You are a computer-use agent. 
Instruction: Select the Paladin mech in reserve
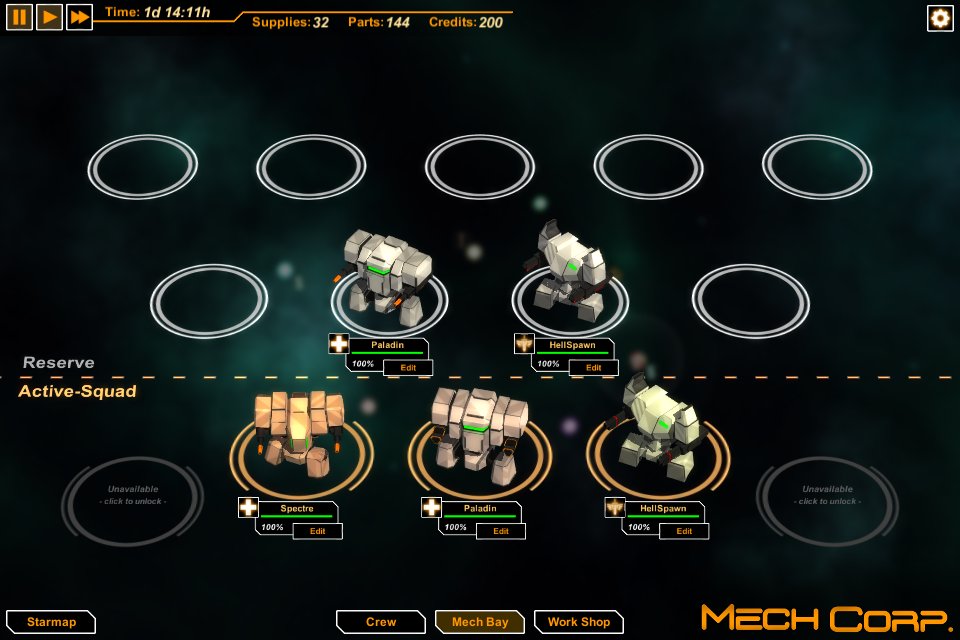(389, 275)
